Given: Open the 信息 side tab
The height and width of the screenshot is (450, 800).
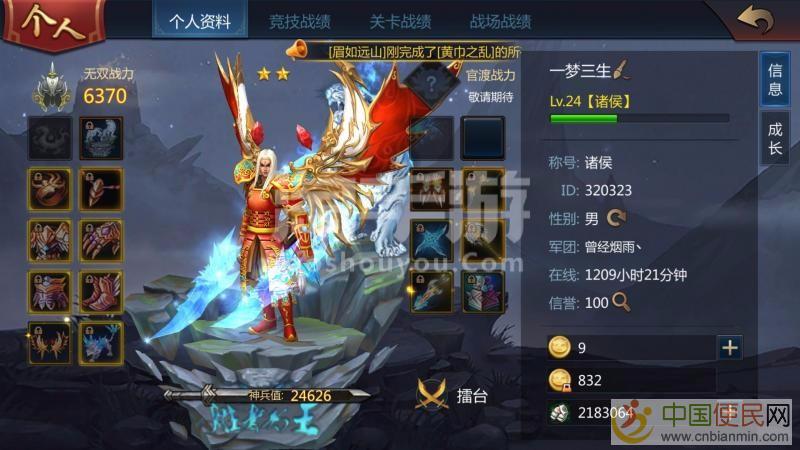Looking at the screenshot, I should (775, 79).
